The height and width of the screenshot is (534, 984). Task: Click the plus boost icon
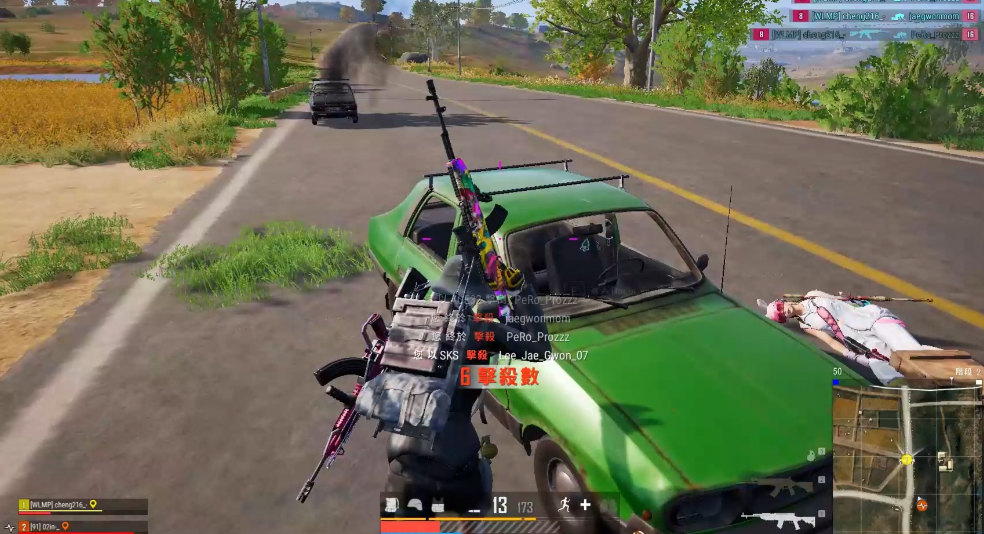pyautogui.click(x=585, y=505)
